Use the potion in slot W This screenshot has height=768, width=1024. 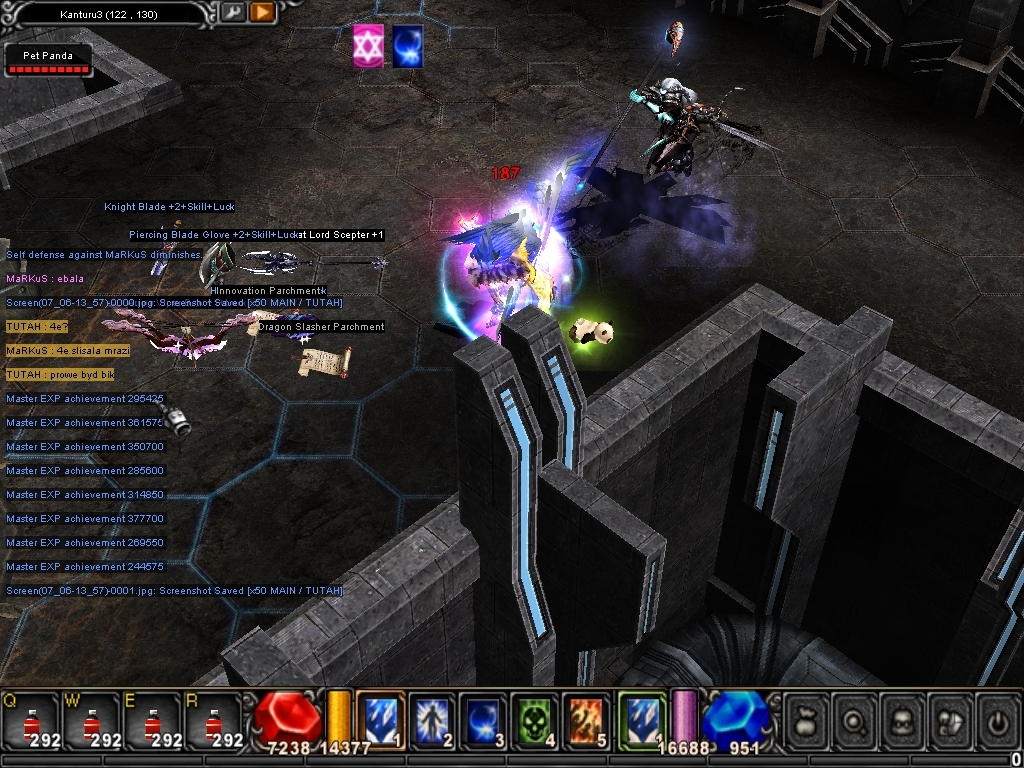tap(92, 722)
